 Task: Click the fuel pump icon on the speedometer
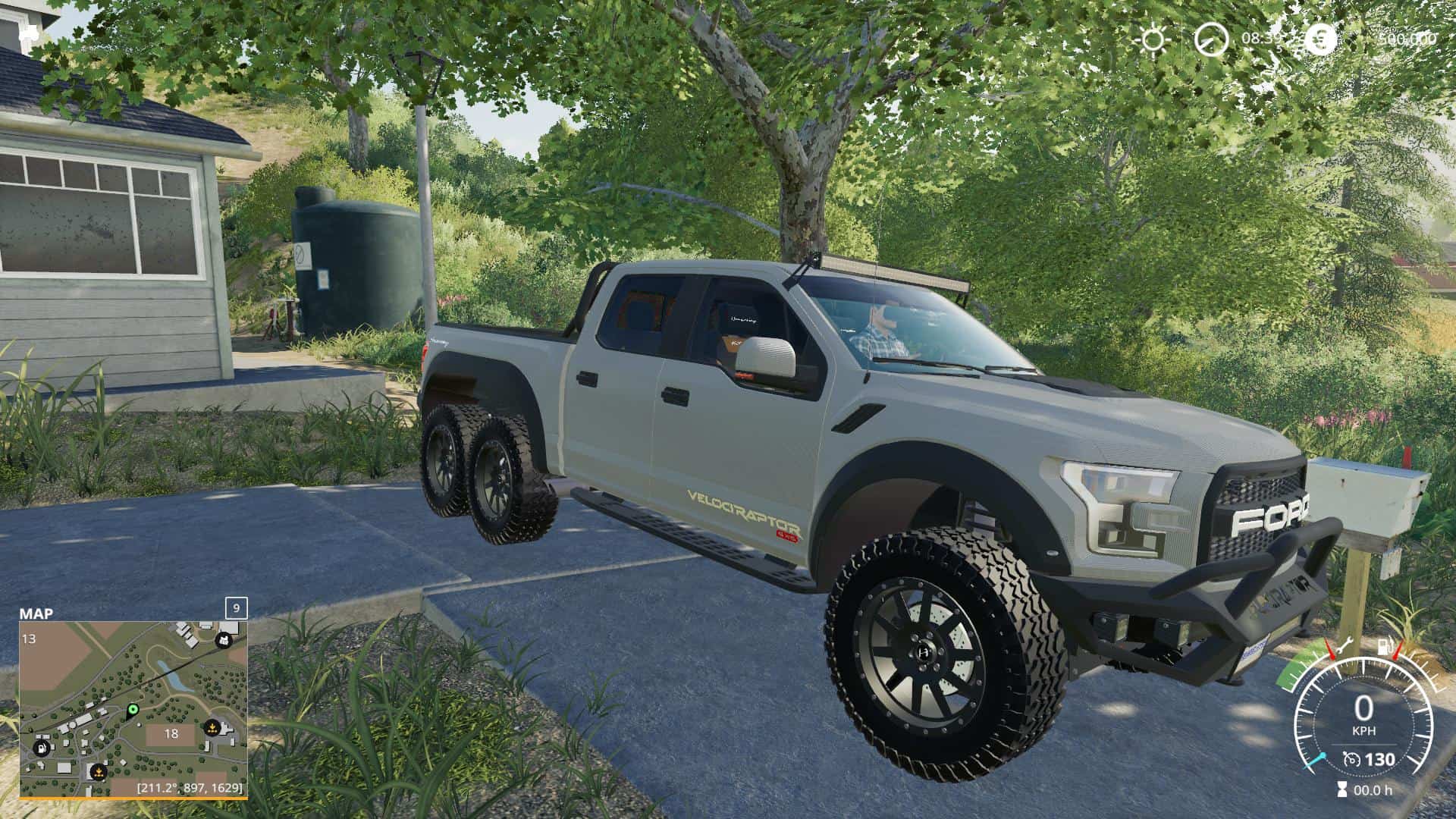click(1385, 646)
